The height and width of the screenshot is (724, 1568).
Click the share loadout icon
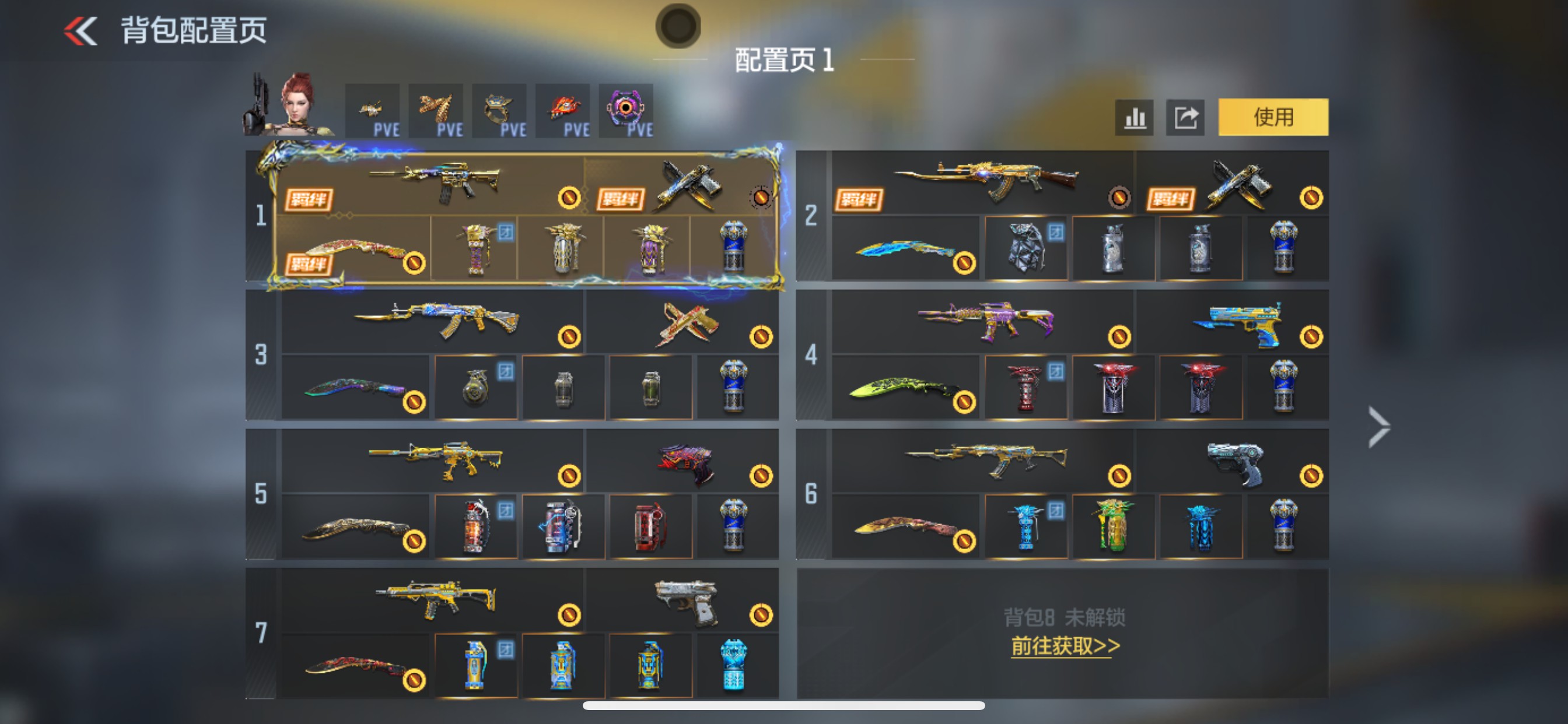[x=1185, y=117]
